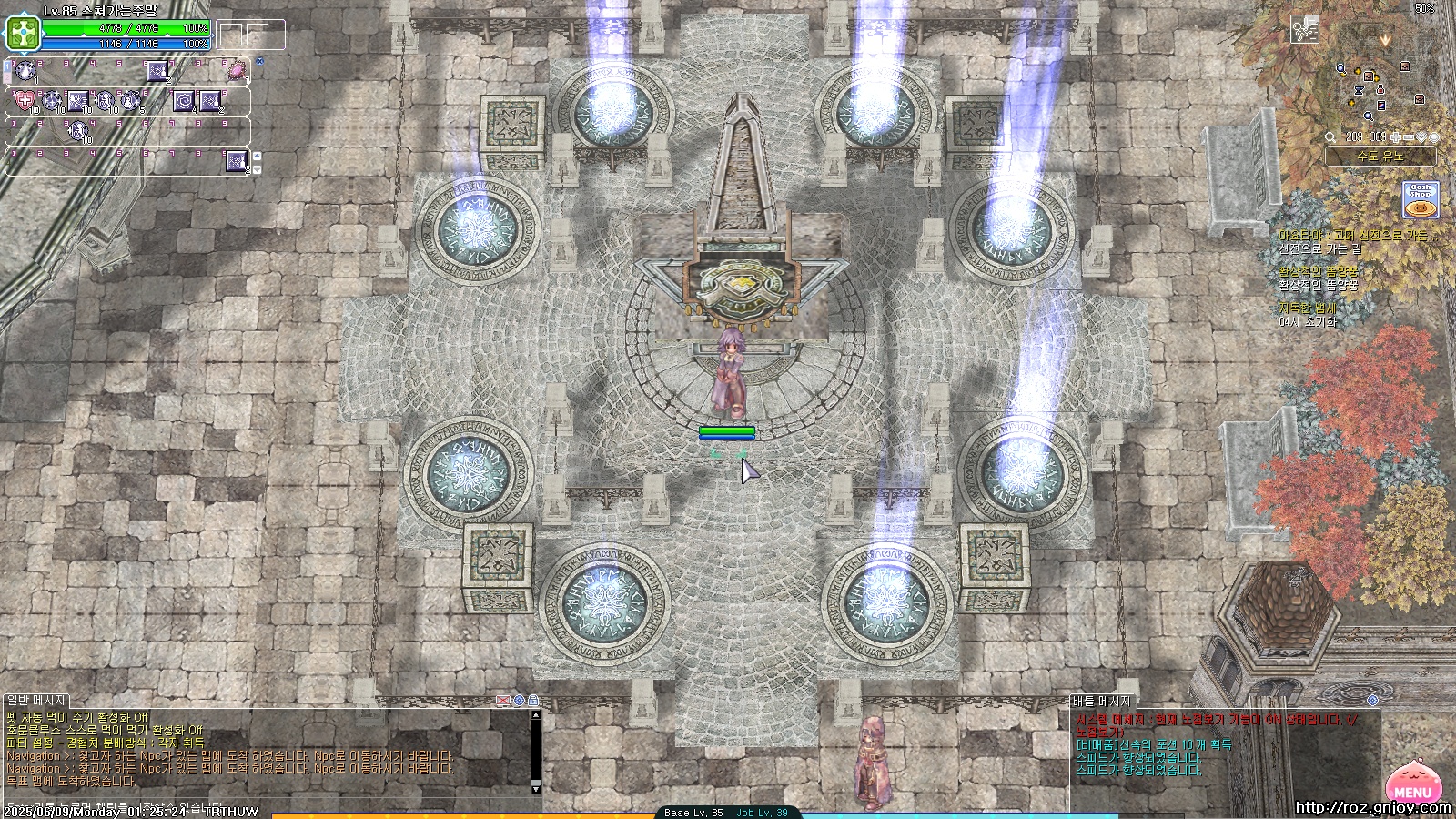Zoom out the minimap with minus button

1409,137
